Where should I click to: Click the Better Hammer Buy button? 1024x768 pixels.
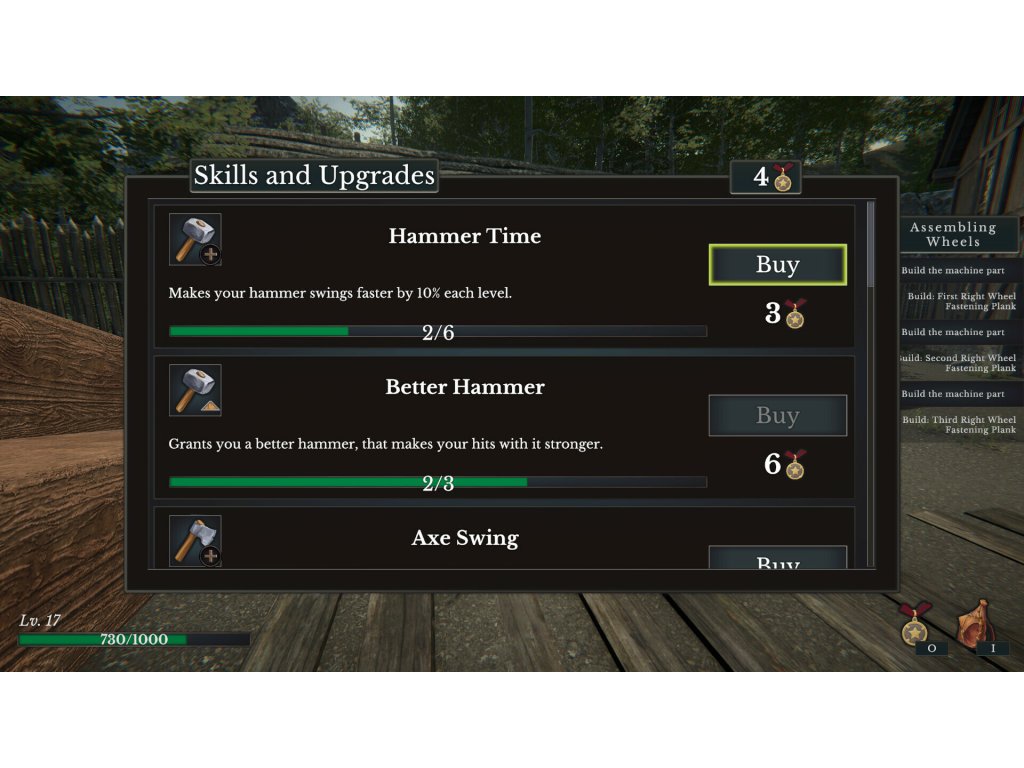click(x=778, y=416)
